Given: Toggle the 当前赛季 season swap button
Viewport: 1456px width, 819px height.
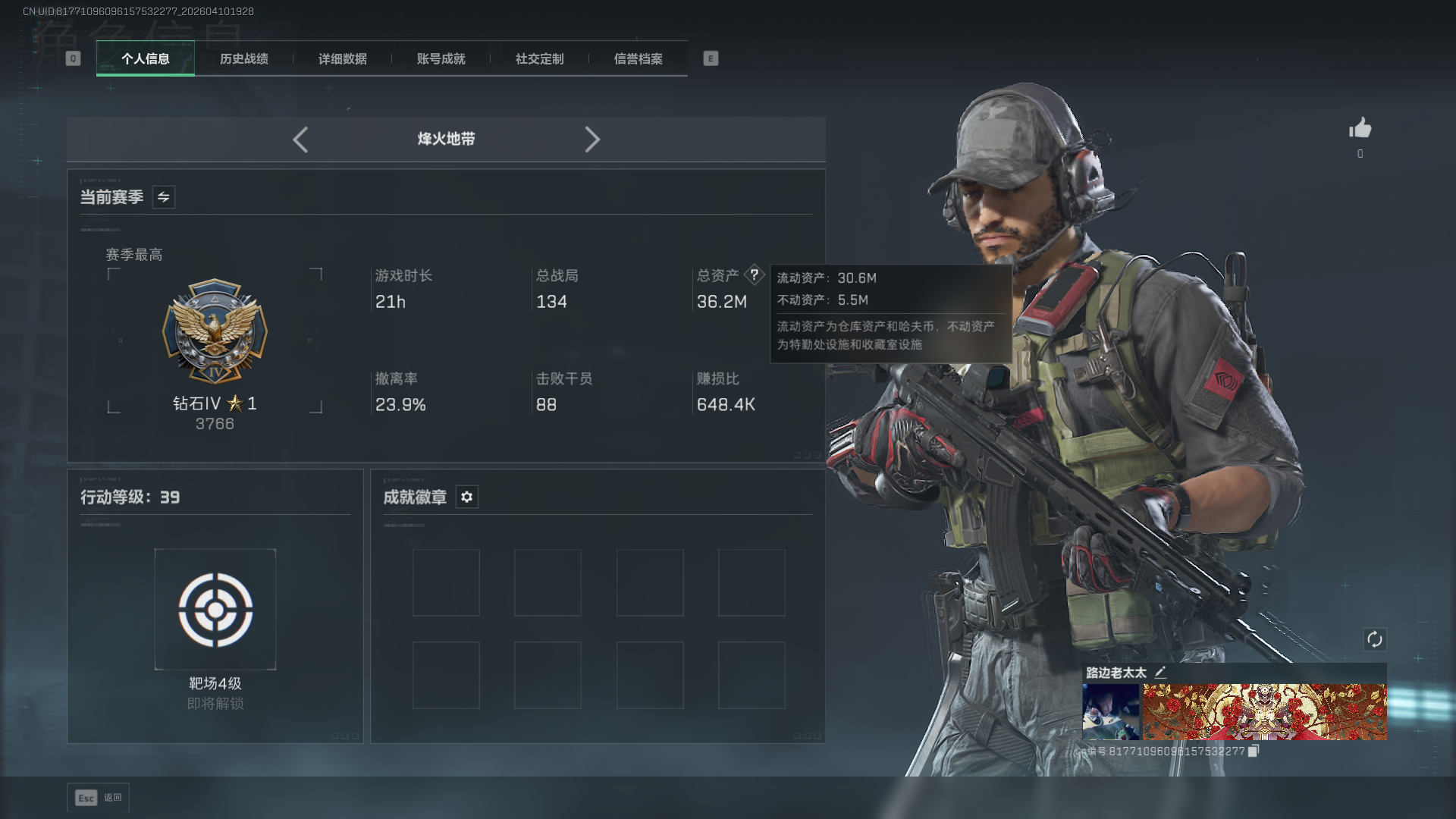Looking at the screenshot, I should click(x=164, y=197).
